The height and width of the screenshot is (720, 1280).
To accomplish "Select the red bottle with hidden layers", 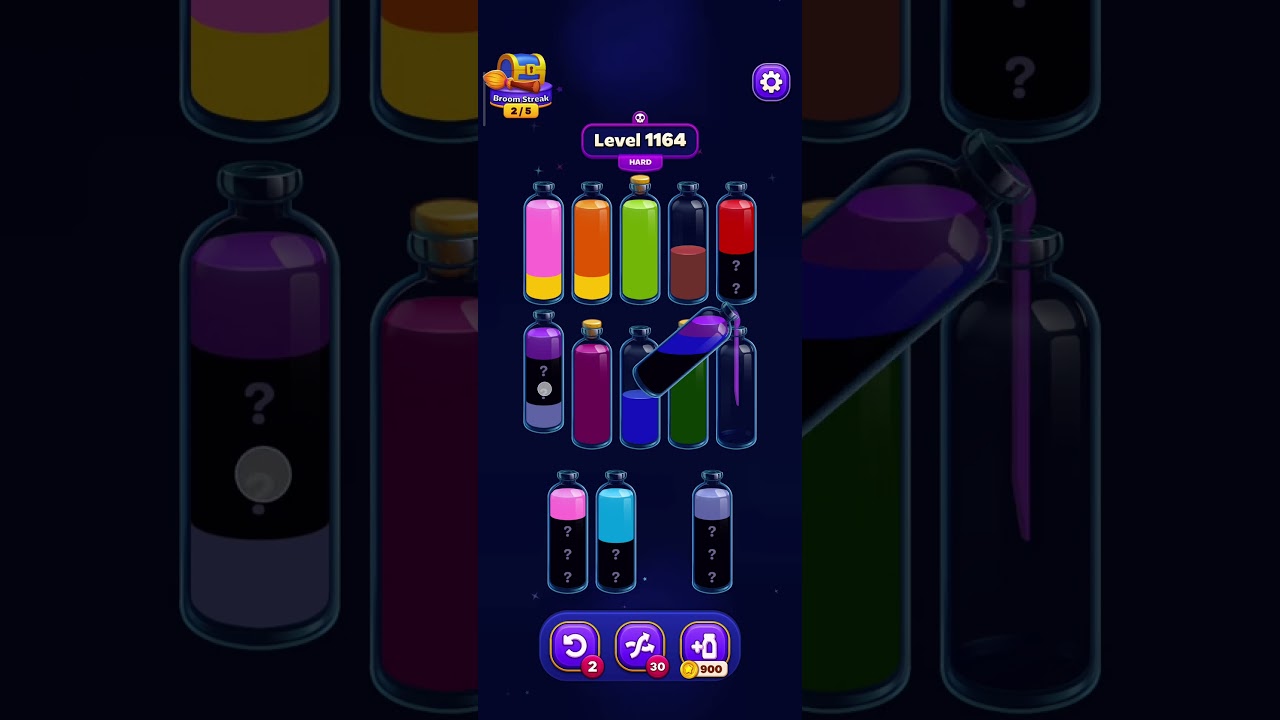I will click(x=736, y=245).
